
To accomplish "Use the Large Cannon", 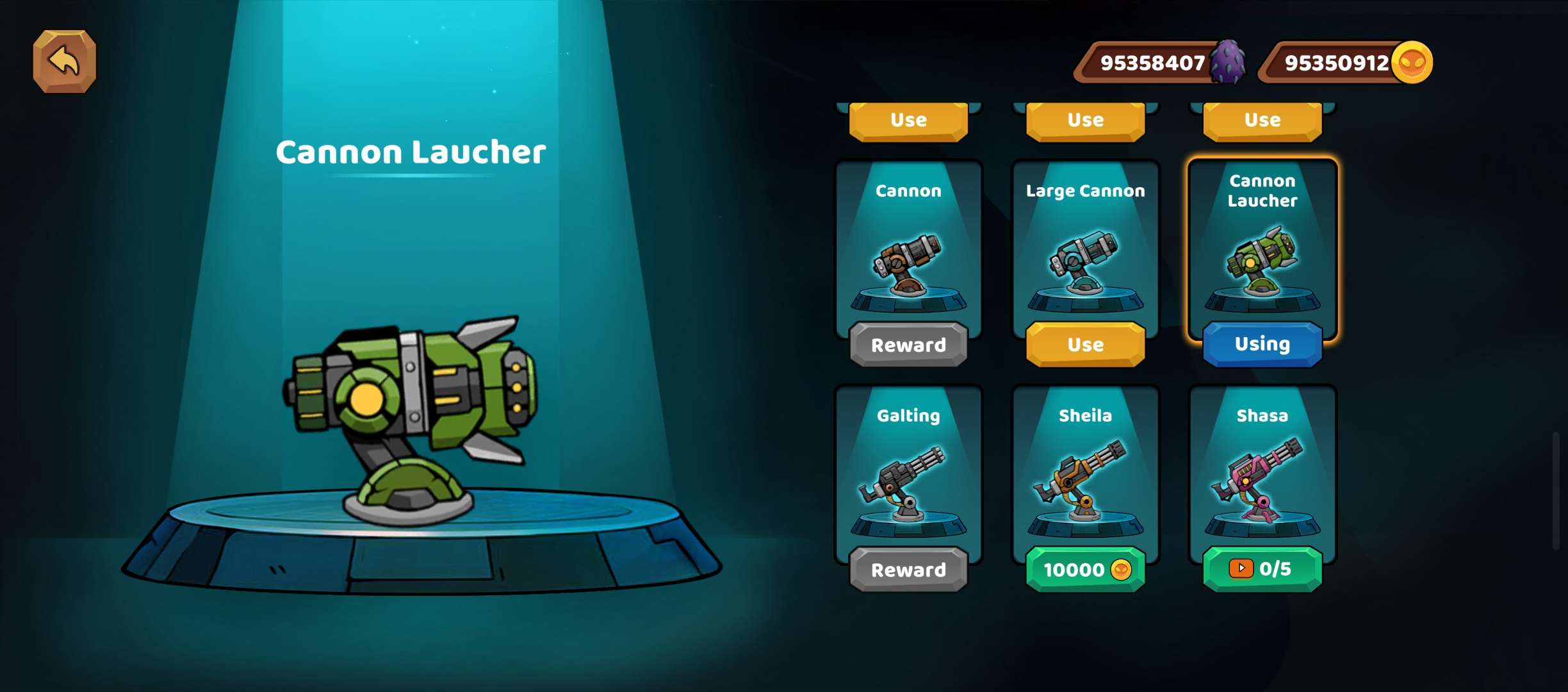I will (1085, 345).
